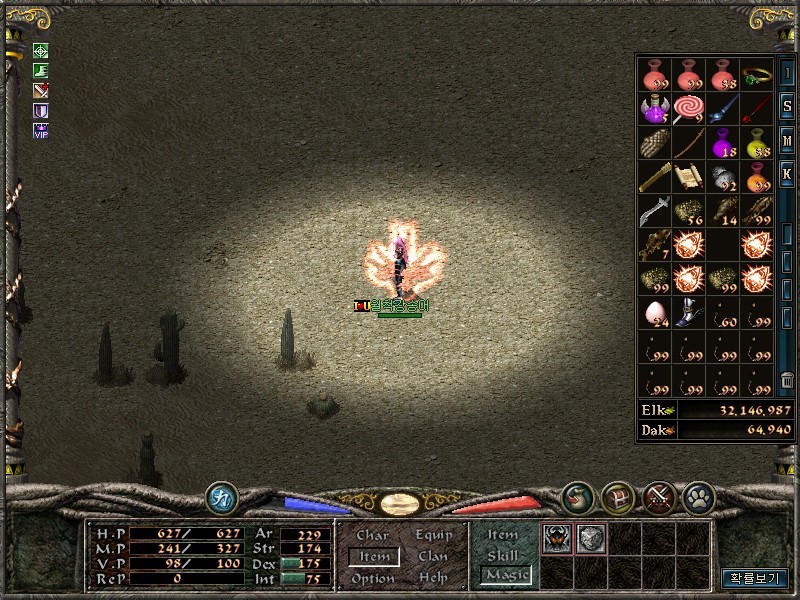Select the rolled scroll item
The height and width of the screenshot is (600, 800).
tap(689, 177)
